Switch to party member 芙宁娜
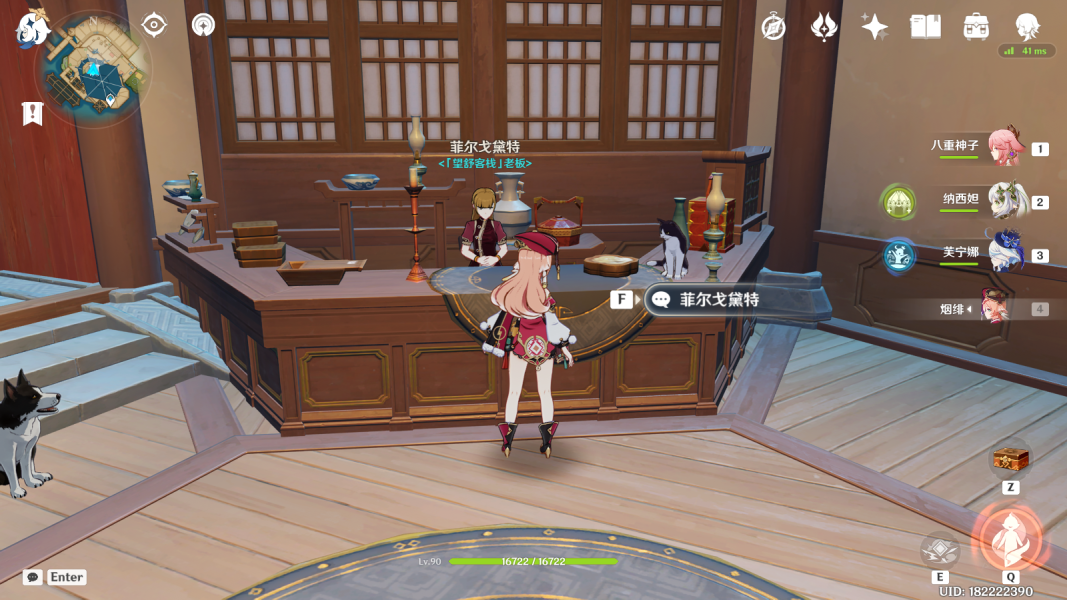Viewport: 1067px width, 600px height. pyautogui.click(x=1005, y=253)
